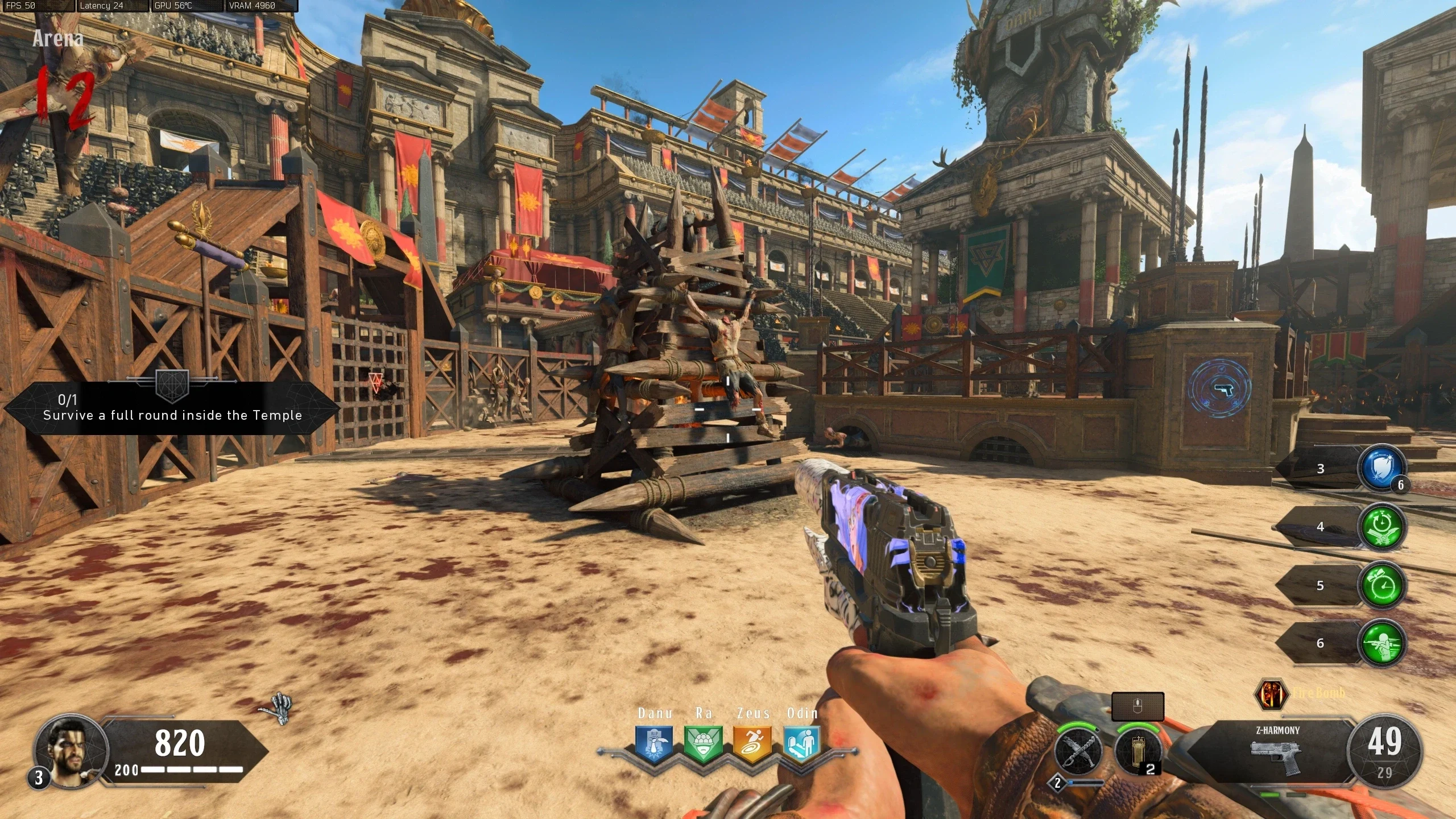Click the crossed blades special weapon icon

[x=1078, y=751]
